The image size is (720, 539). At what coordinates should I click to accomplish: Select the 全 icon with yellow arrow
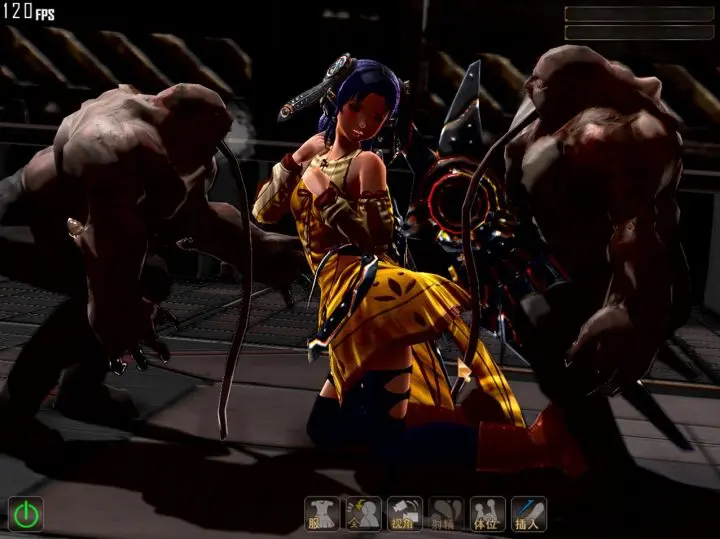(363, 514)
